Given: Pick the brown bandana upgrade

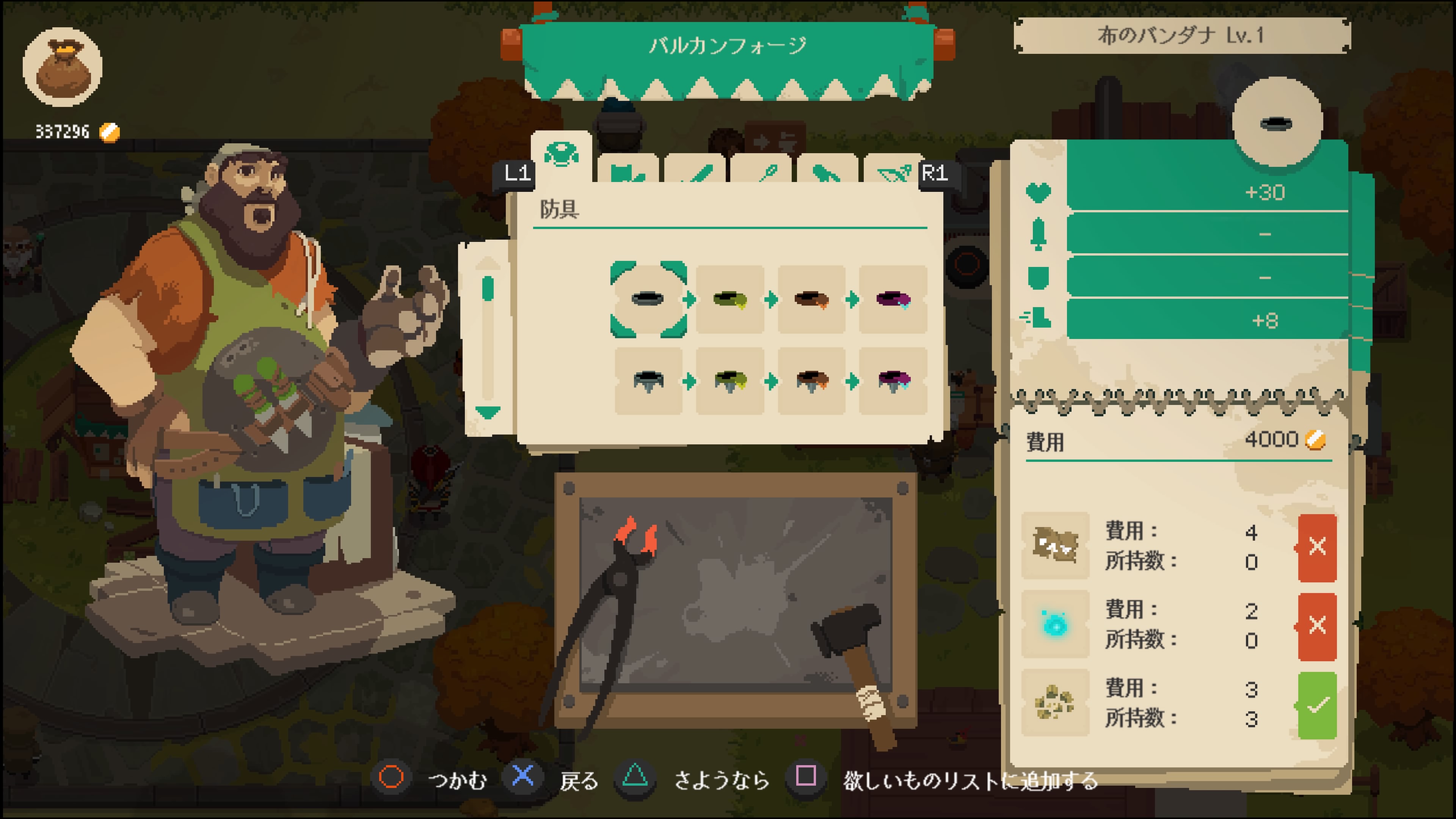Looking at the screenshot, I should [x=811, y=299].
